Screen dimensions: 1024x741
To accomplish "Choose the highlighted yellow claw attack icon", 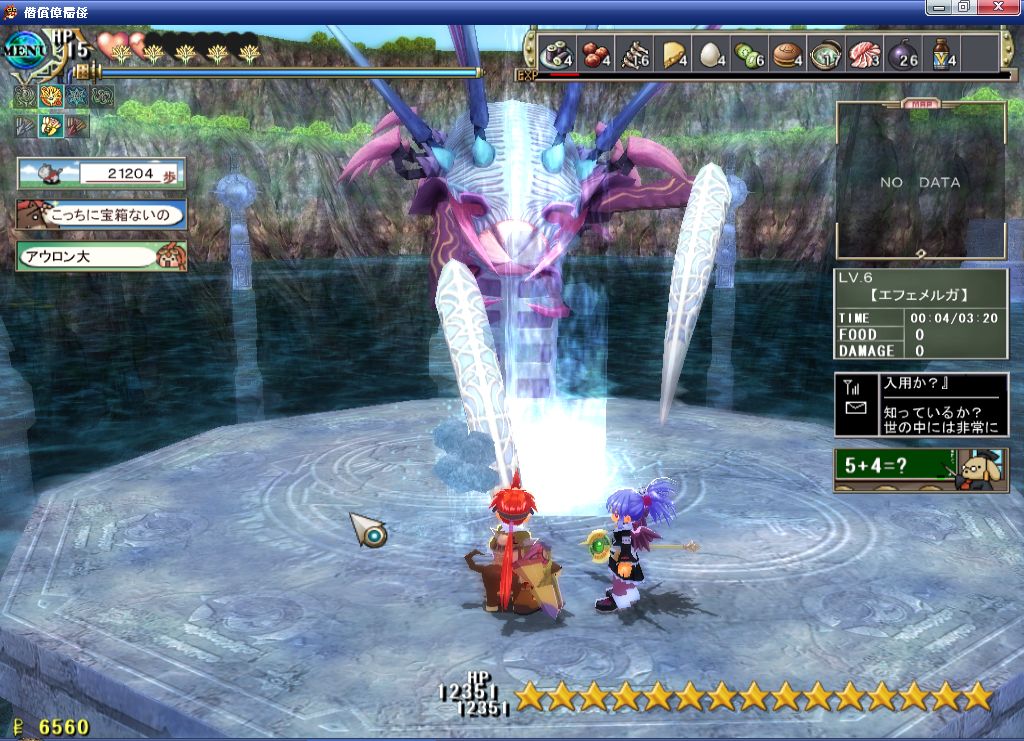I will point(51,125).
